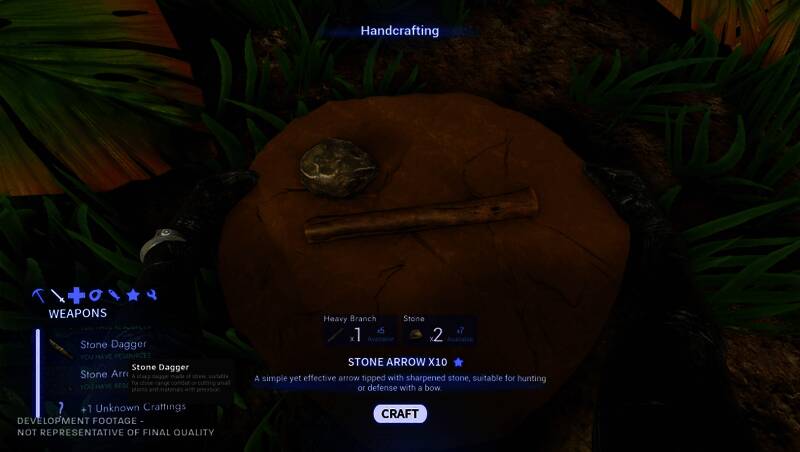Viewport: 800px width, 452px height.
Task: Select the sword weapons category tab
Action: click(58, 296)
